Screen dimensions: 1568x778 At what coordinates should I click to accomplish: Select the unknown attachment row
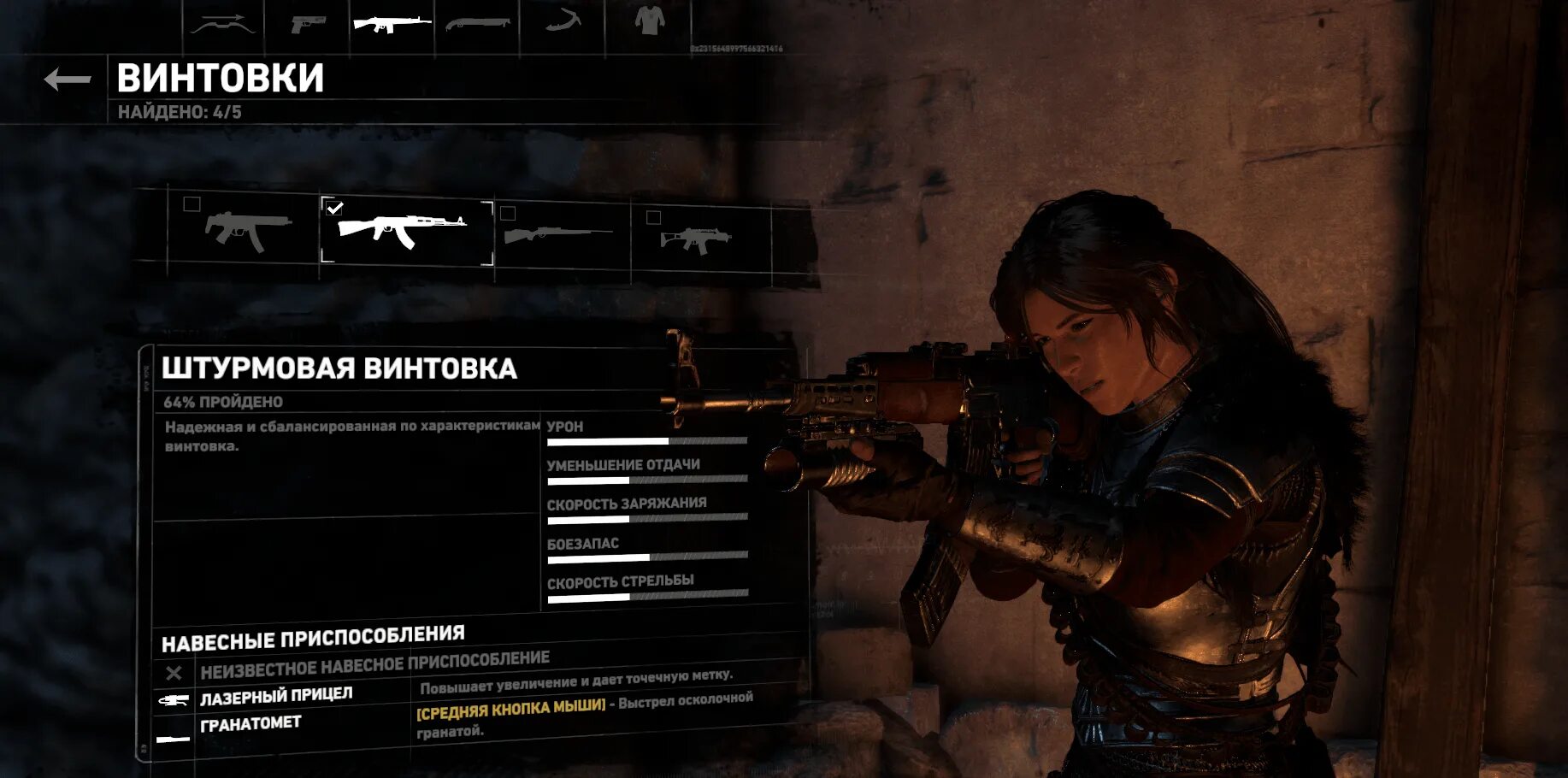pyautogui.click(x=374, y=667)
